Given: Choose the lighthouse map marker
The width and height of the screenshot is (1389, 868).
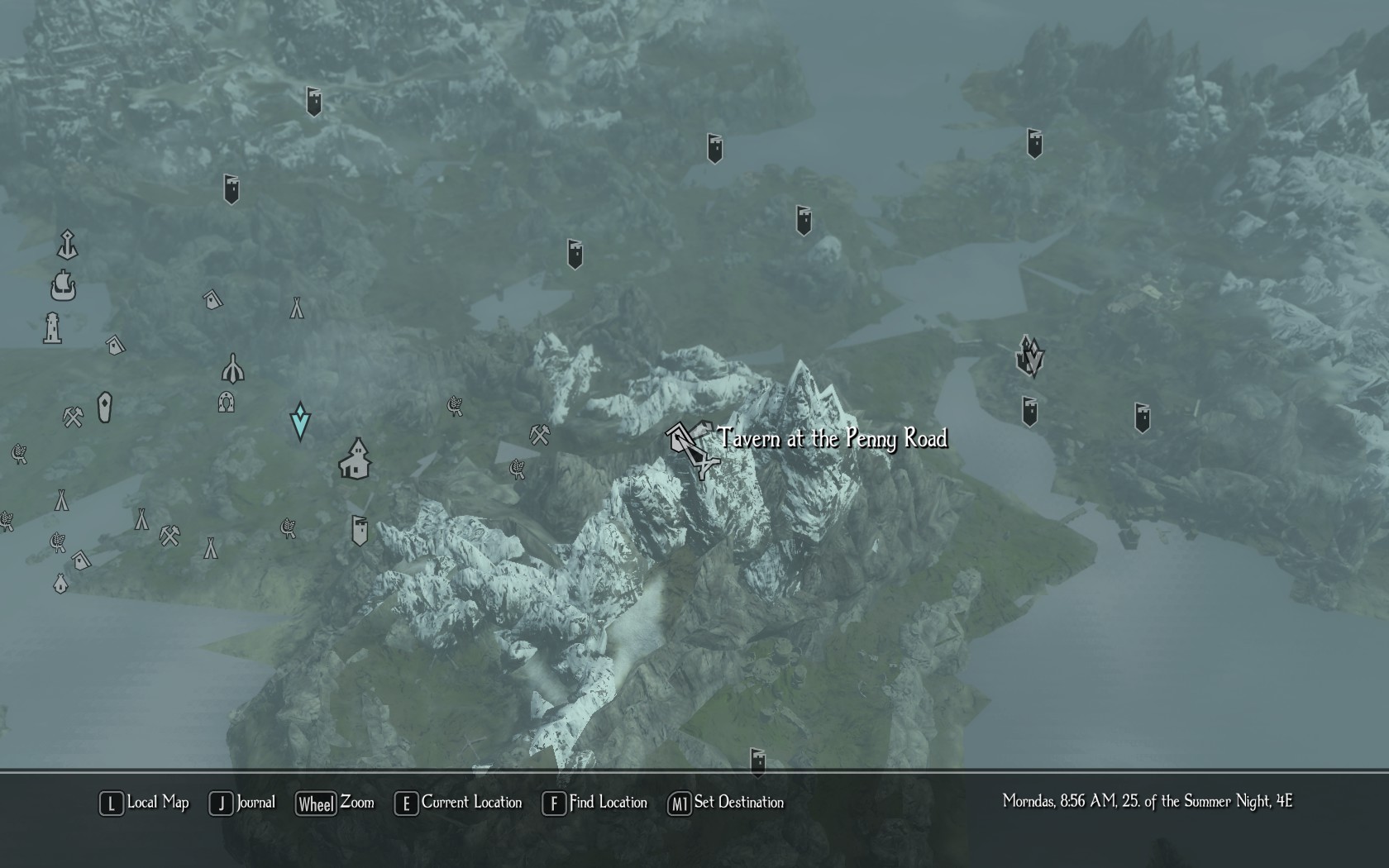Looking at the screenshot, I should click(x=52, y=328).
